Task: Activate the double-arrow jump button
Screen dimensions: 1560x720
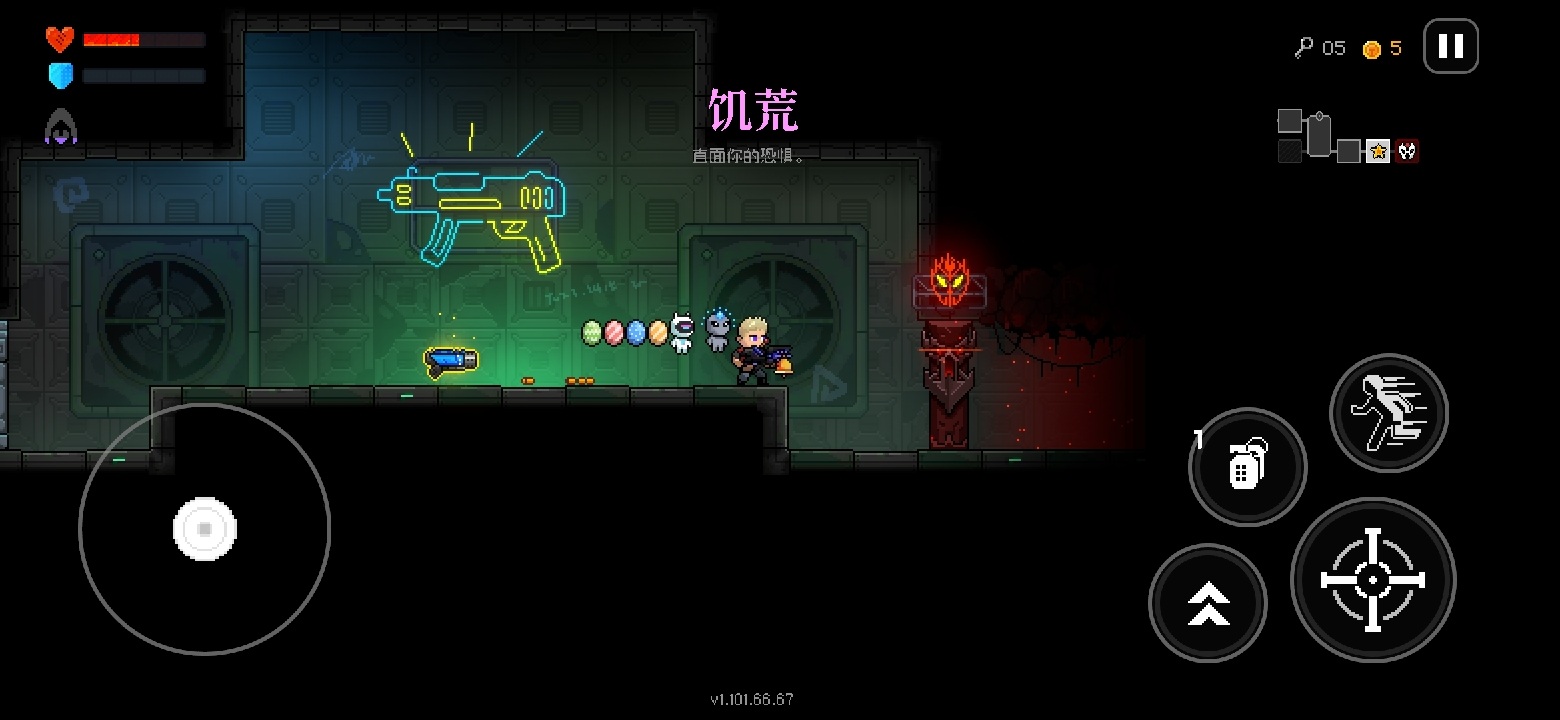Action: tap(1208, 603)
